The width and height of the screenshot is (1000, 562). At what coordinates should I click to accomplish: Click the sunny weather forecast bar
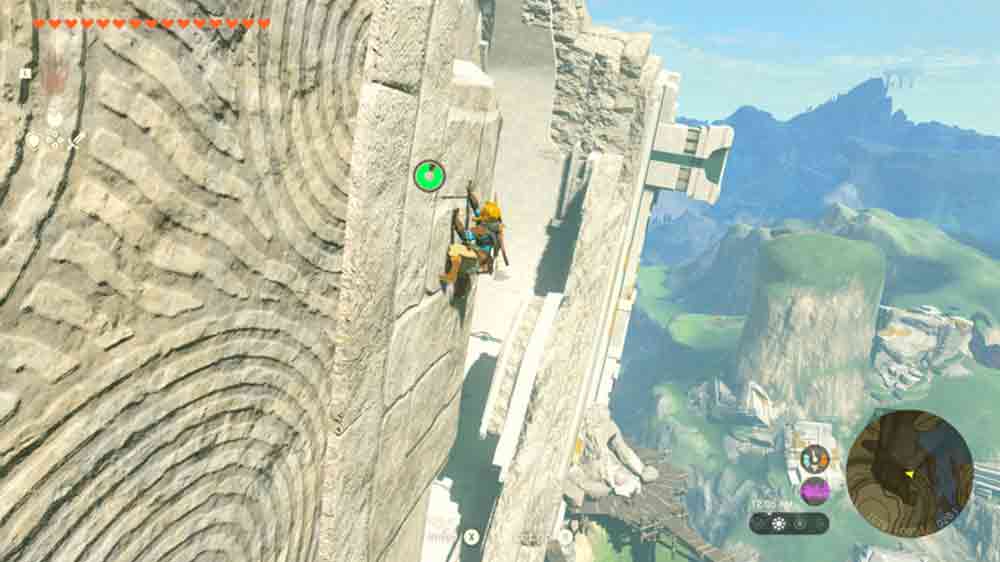(789, 523)
